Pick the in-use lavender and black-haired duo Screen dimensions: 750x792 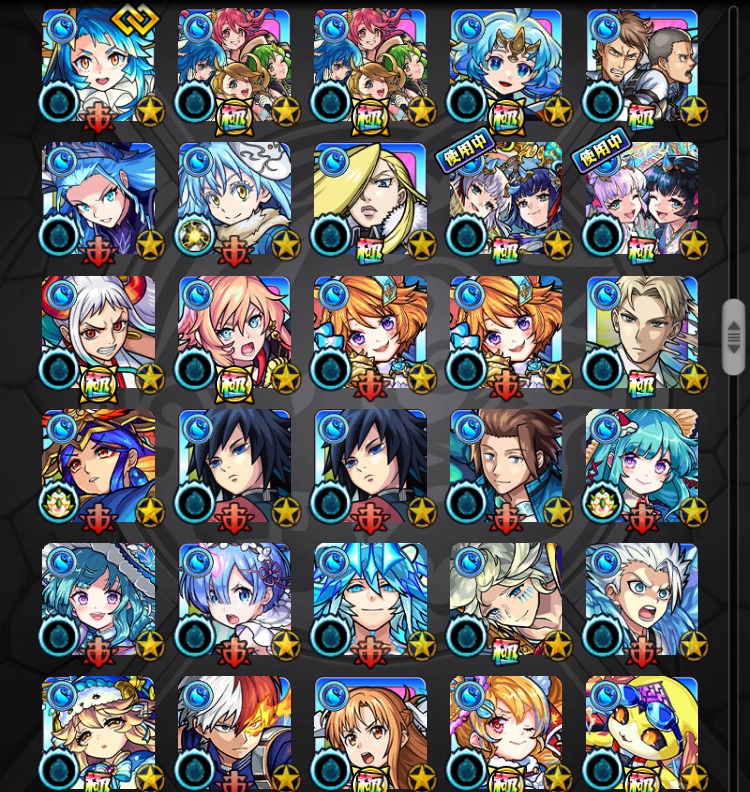[x=642, y=200]
